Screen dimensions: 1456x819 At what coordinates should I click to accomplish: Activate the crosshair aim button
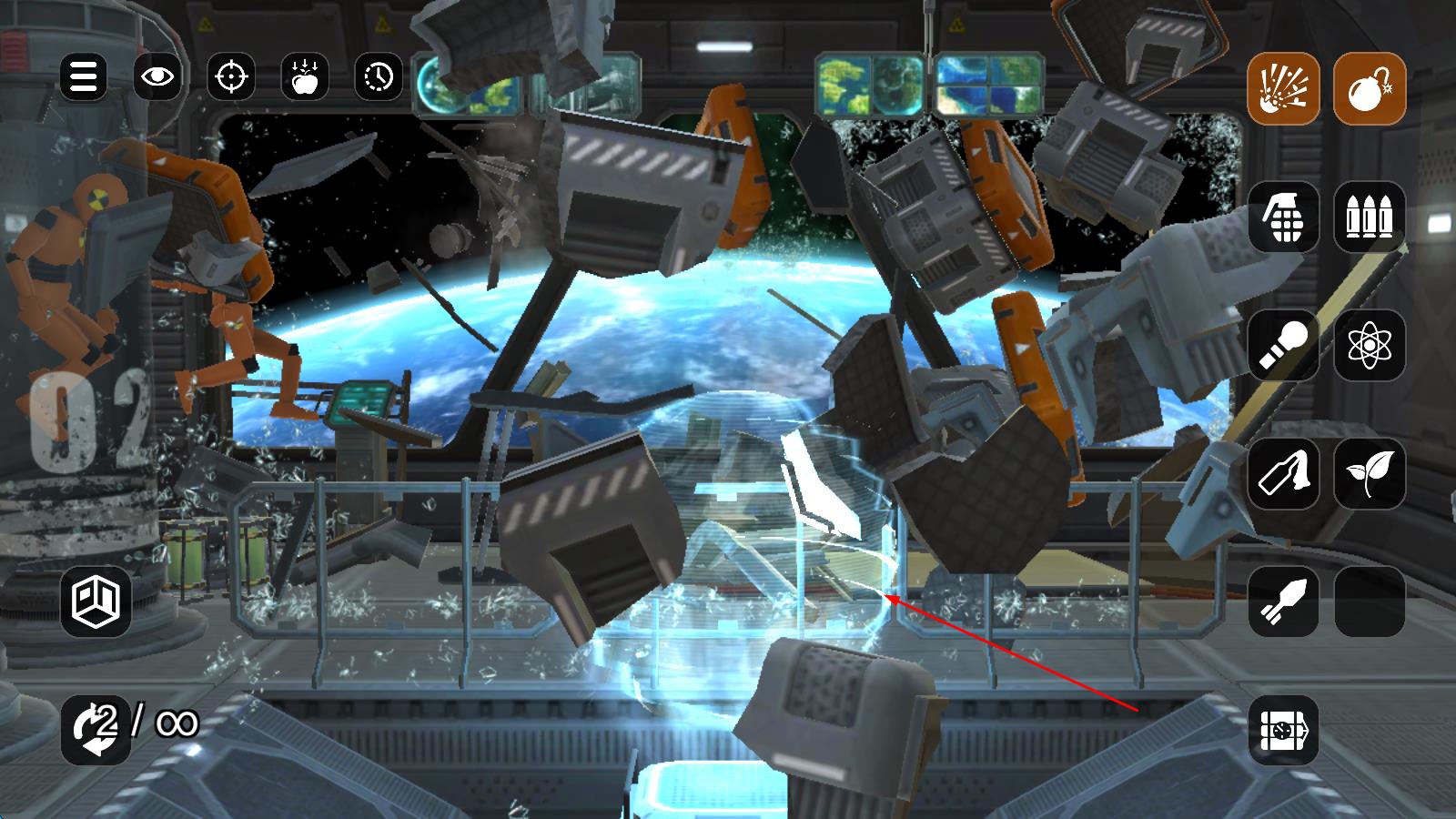pyautogui.click(x=231, y=76)
